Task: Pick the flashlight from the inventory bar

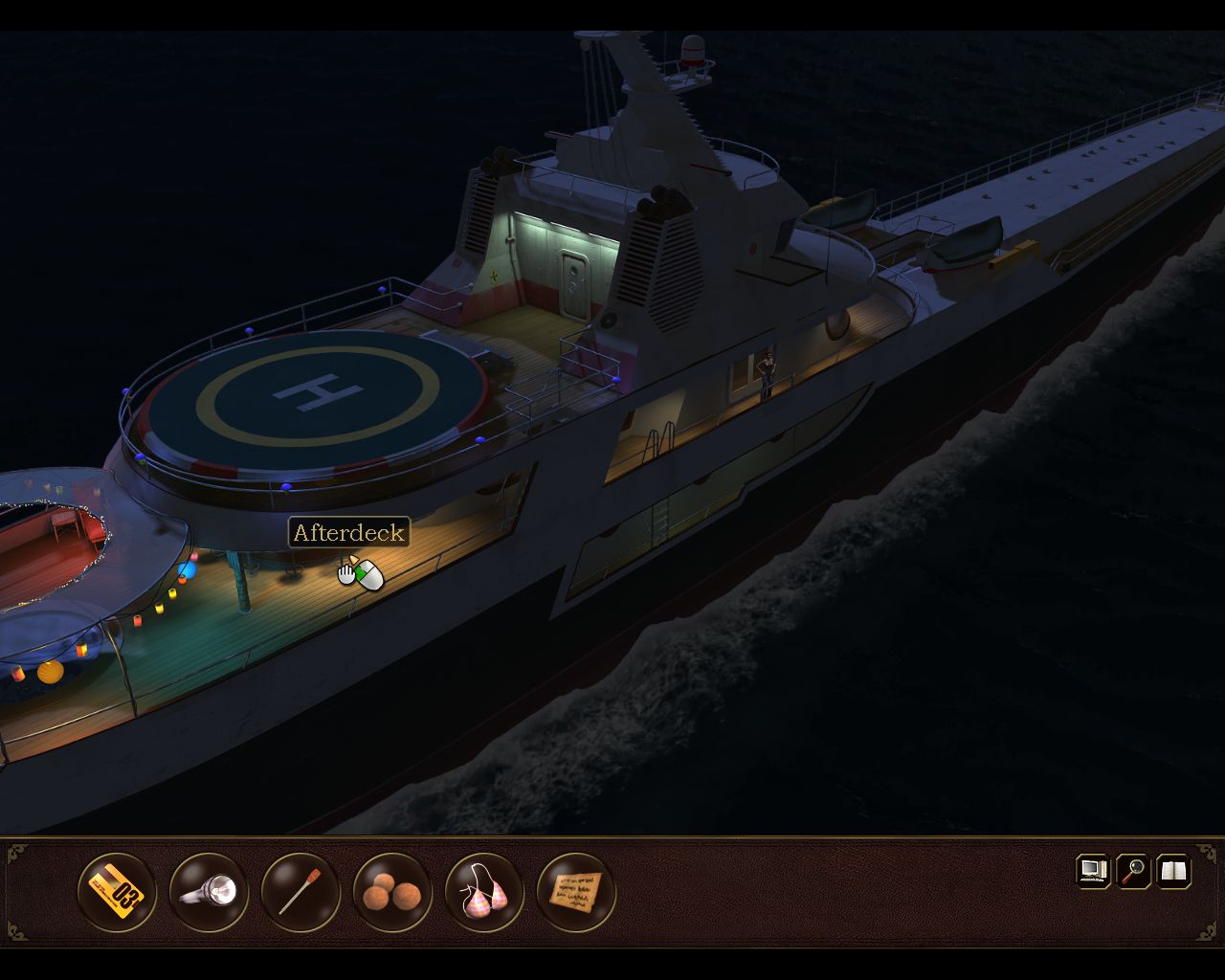Action: click(x=209, y=892)
